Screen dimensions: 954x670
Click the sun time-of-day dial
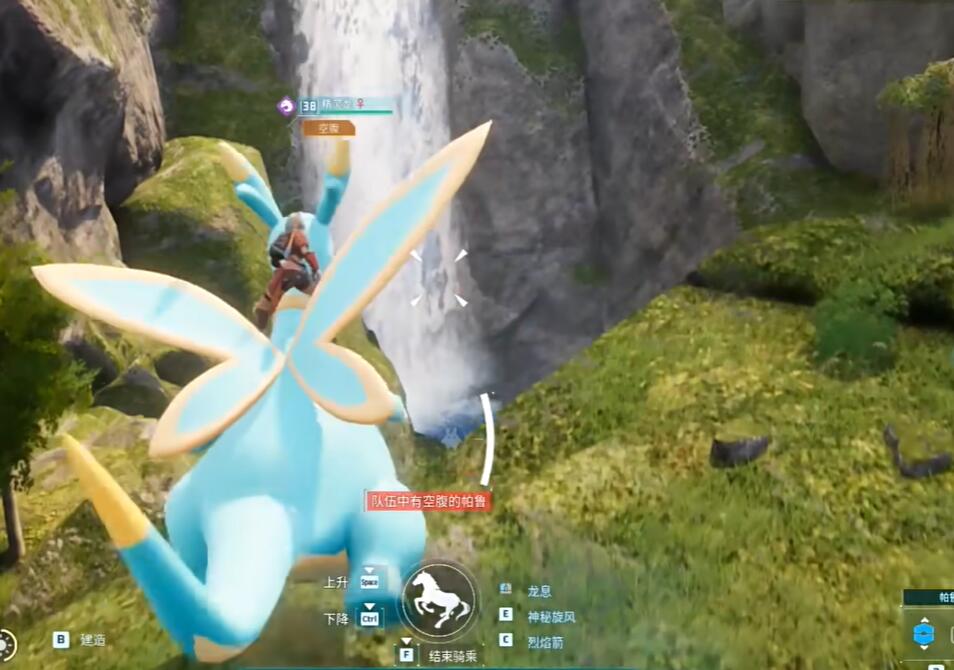coord(6,644)
